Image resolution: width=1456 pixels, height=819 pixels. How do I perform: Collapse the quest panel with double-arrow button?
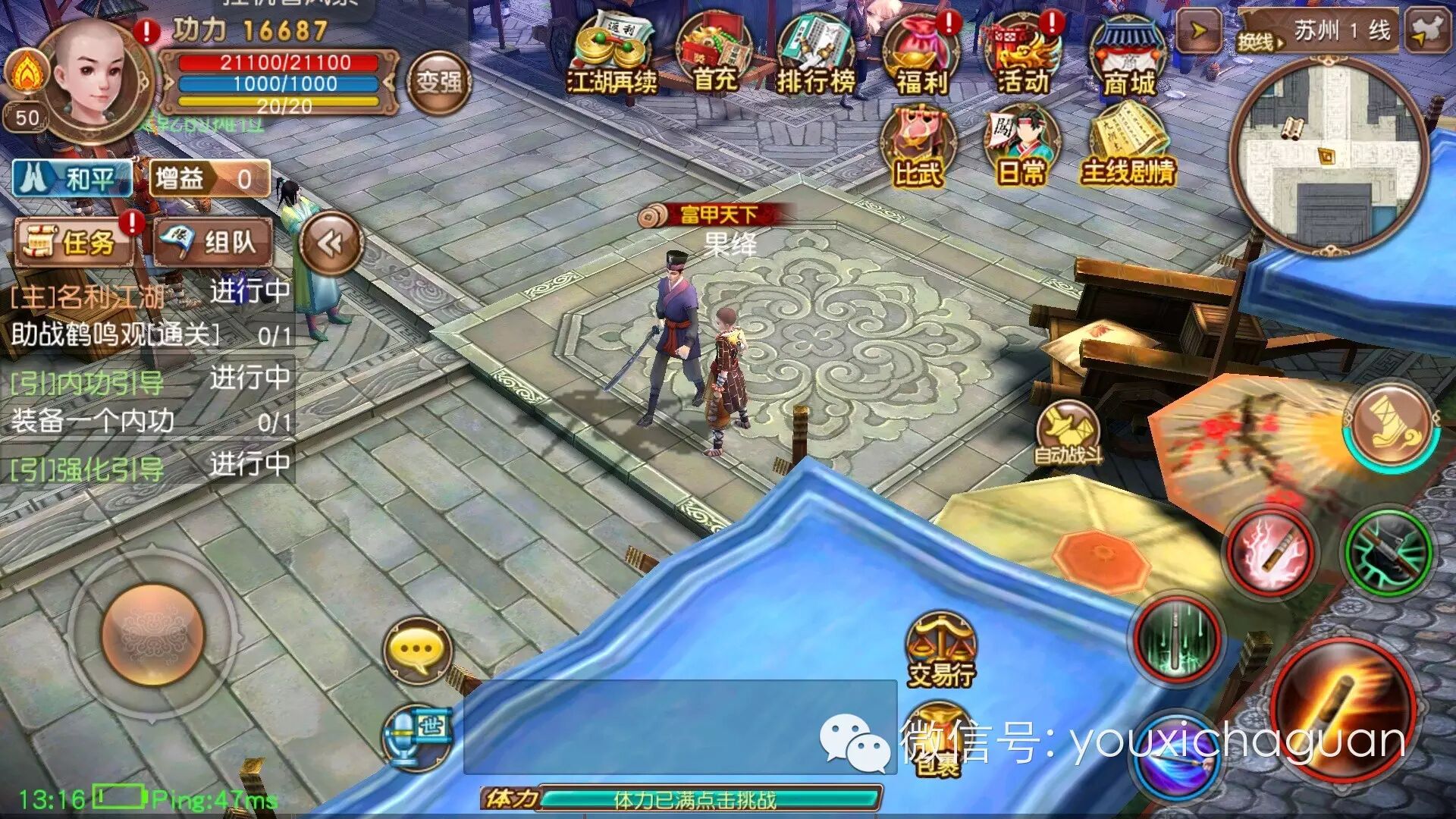click(331, 243)
